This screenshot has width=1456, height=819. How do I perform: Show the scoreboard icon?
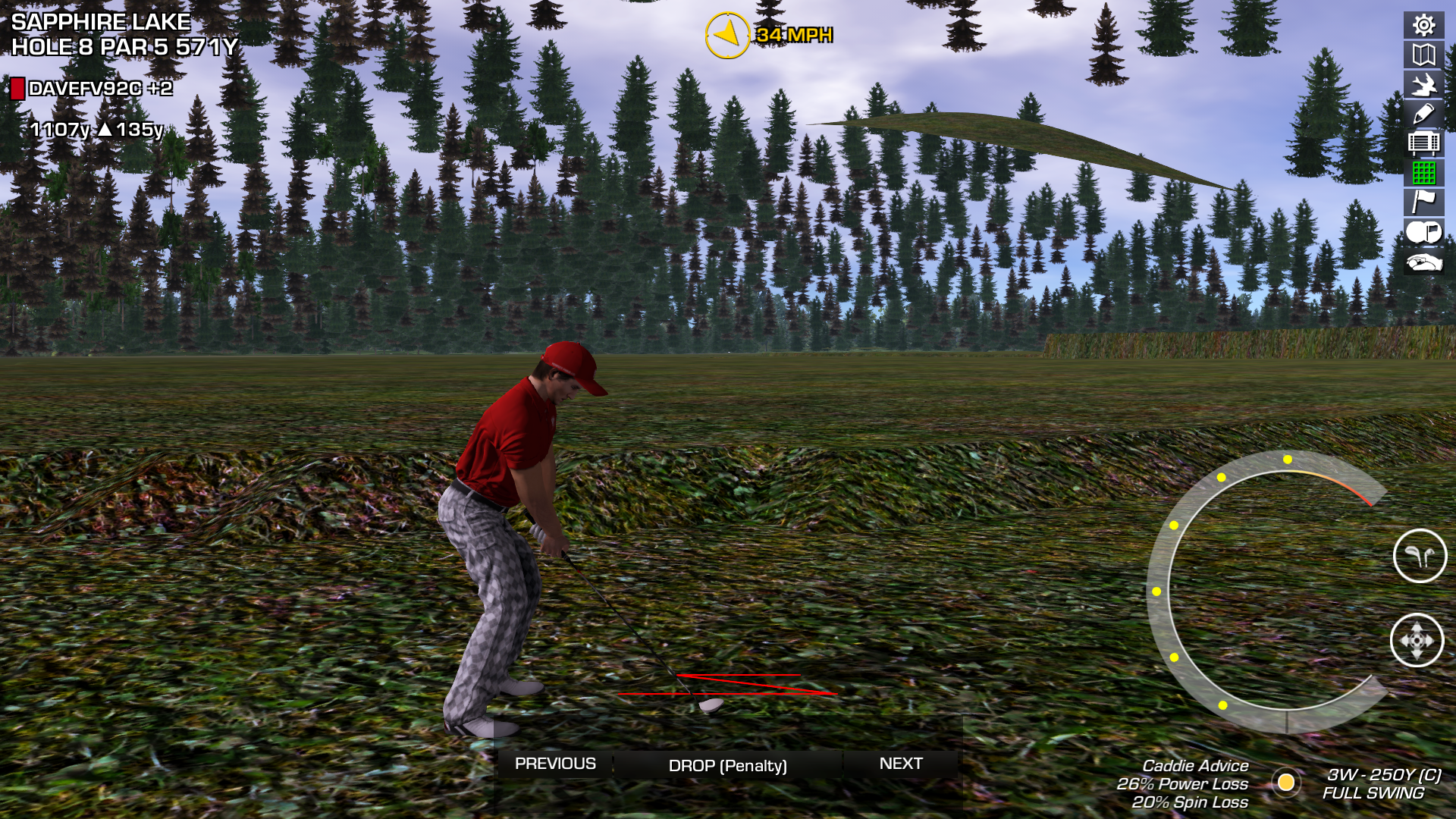(1423, 143)
